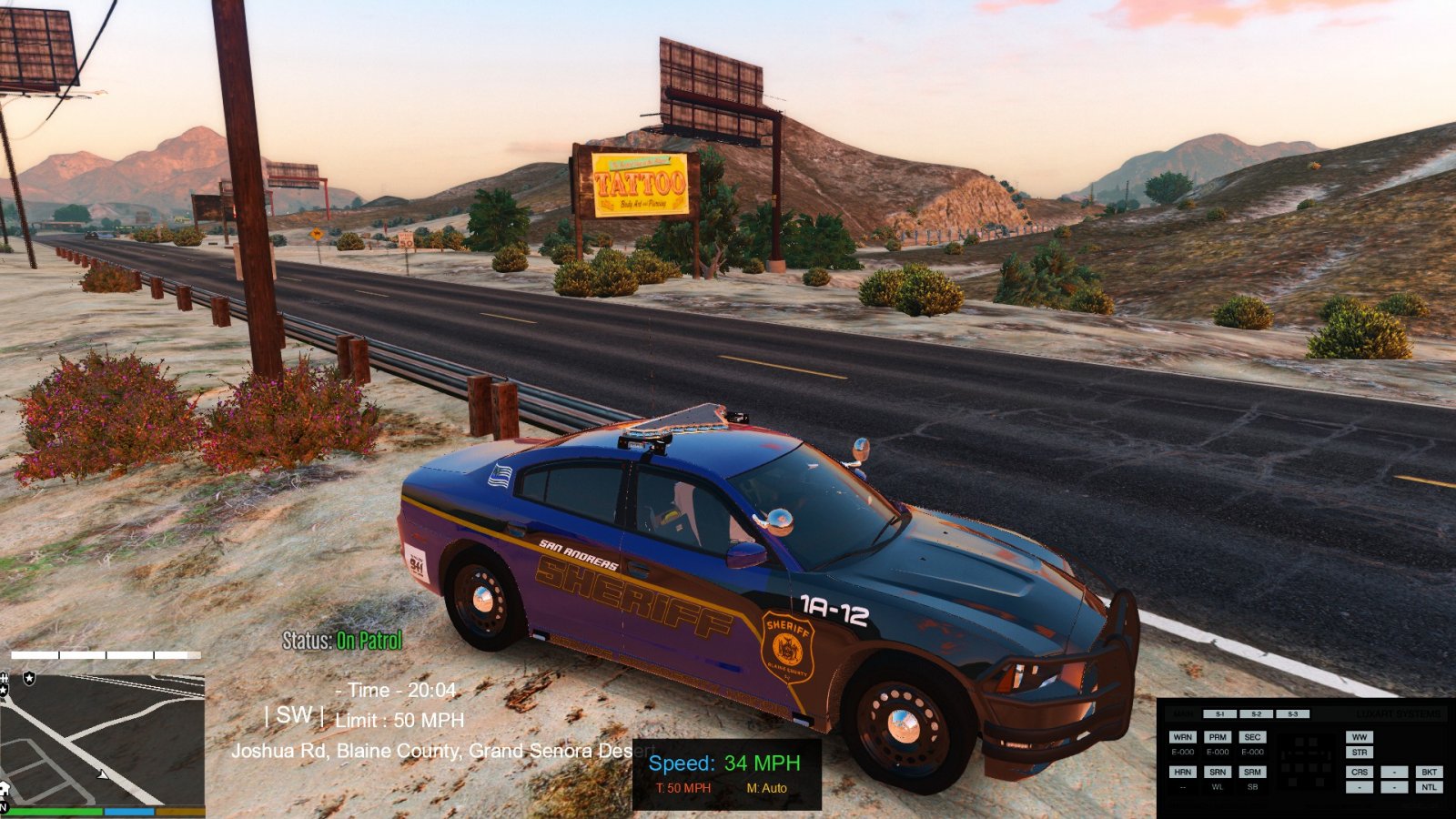Enable SEC secondary lights
Screen dimensions: 1456x819
pos(1252,737)
